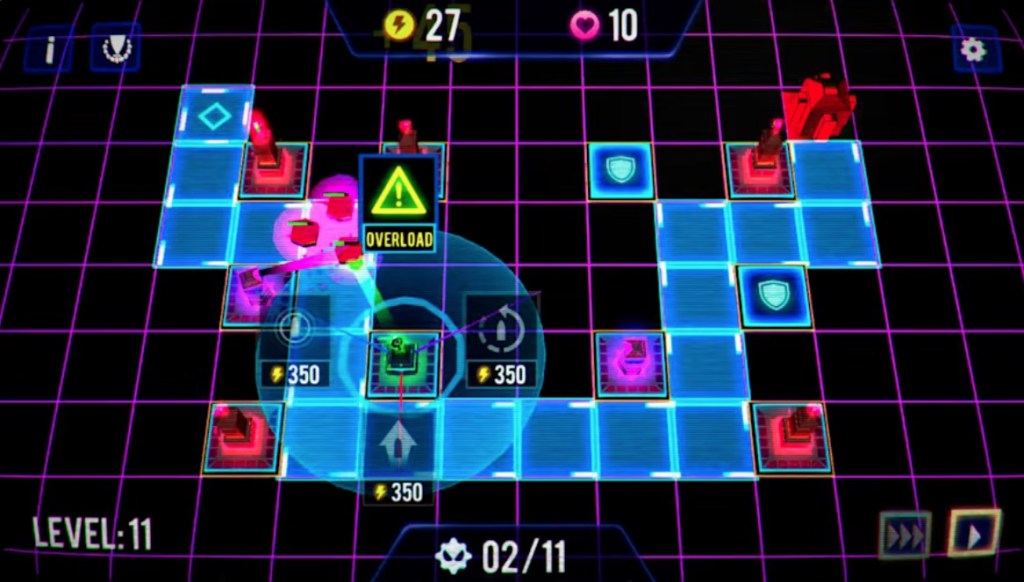The width and height of the screenshot is (1024, 582).
Task: Open the laurel wreath achievements button
Action: [x=115, y=48]
